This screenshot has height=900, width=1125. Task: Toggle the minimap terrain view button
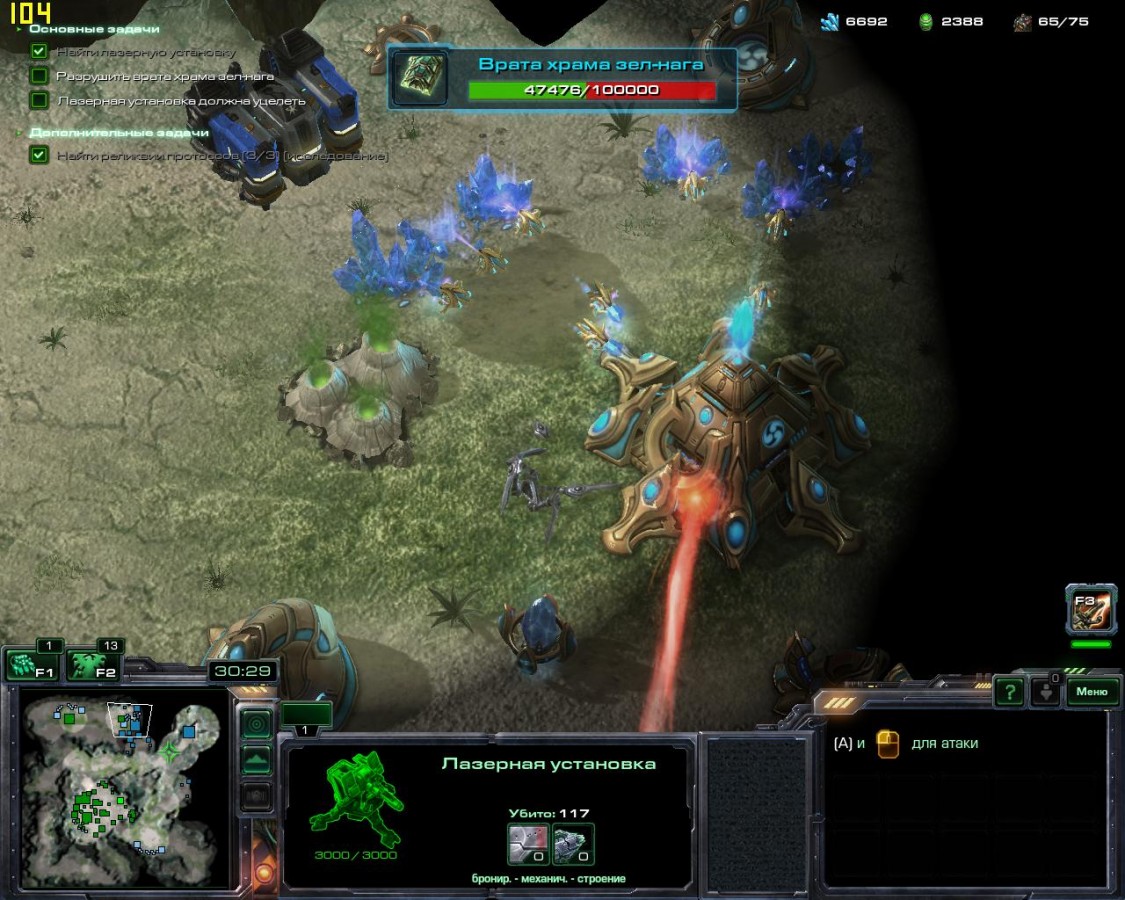point(257,760)
